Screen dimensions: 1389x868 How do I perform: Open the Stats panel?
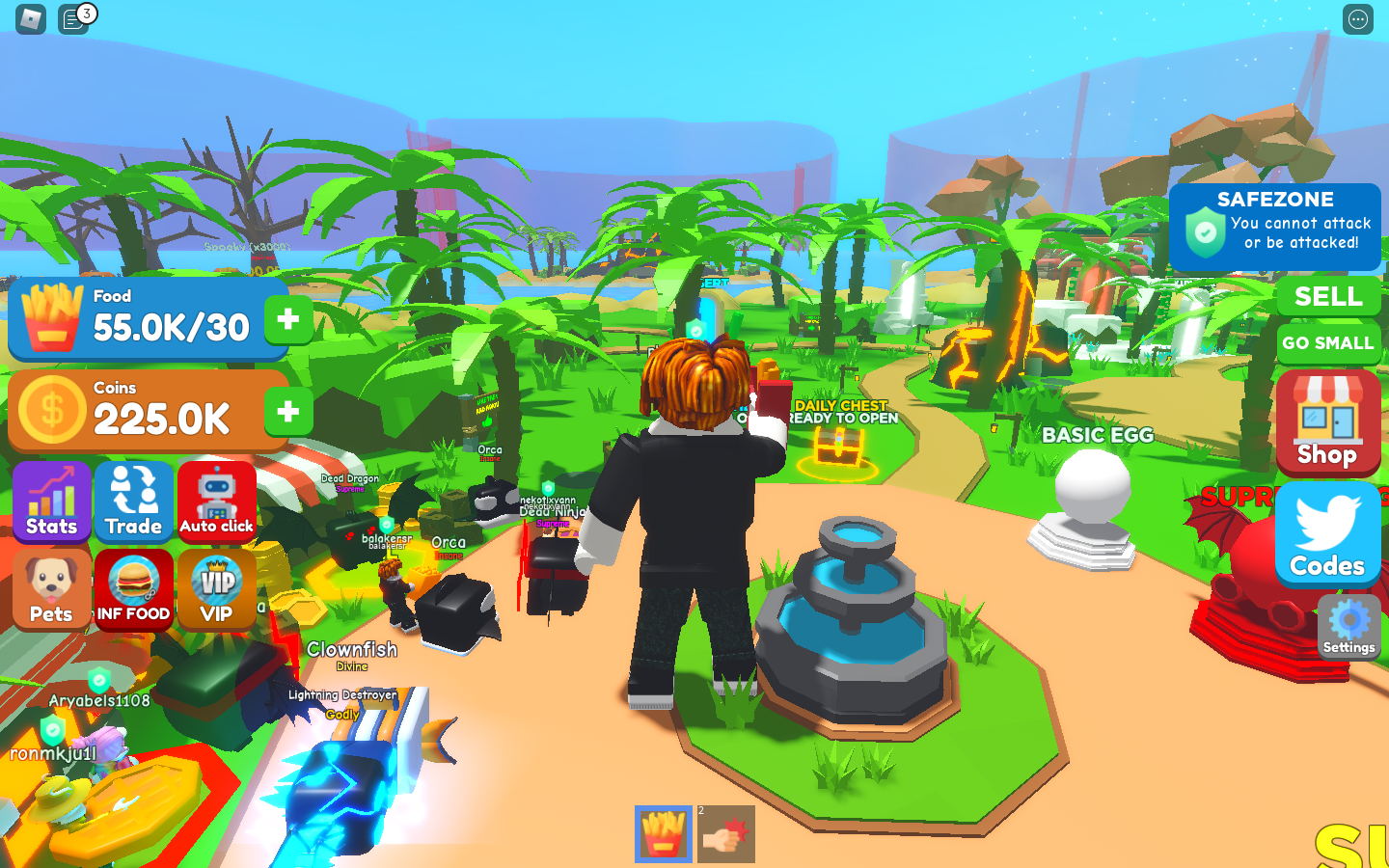coord(52,501)
